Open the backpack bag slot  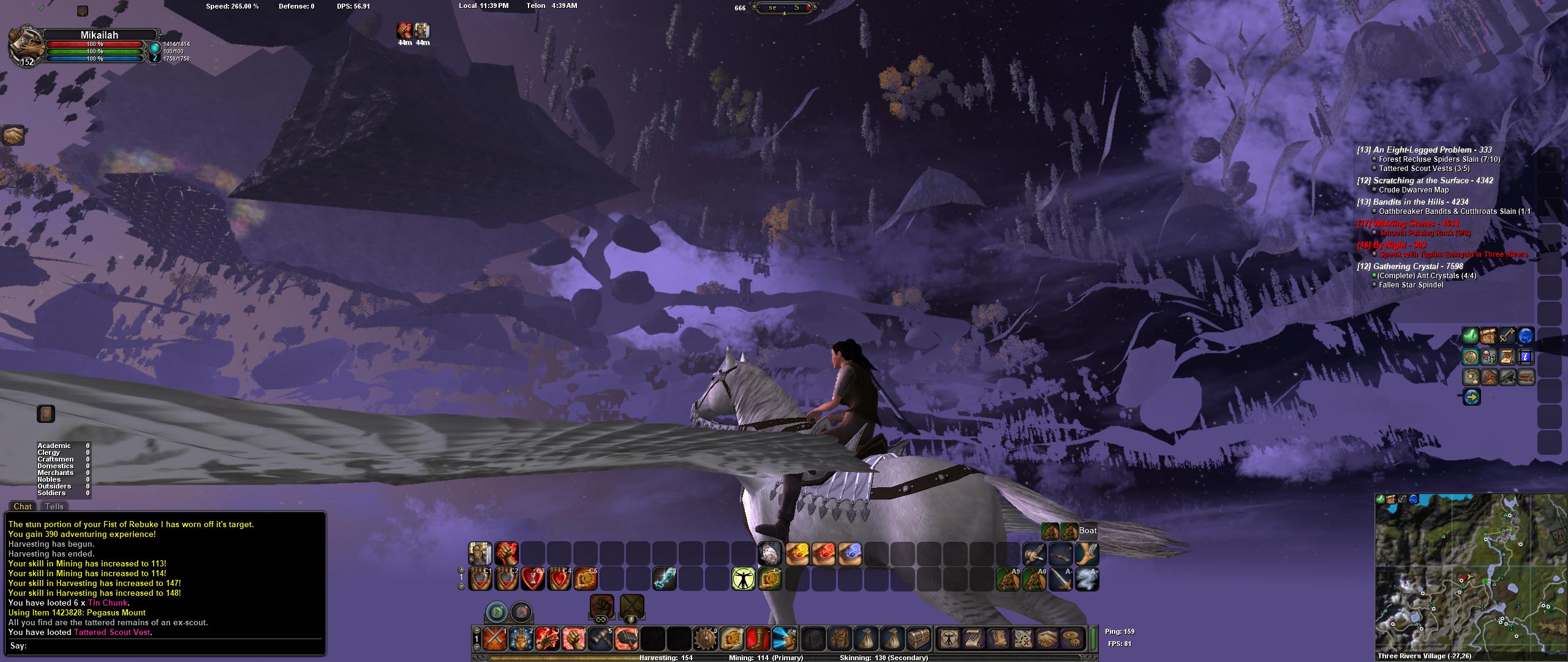tap(839, 639)
